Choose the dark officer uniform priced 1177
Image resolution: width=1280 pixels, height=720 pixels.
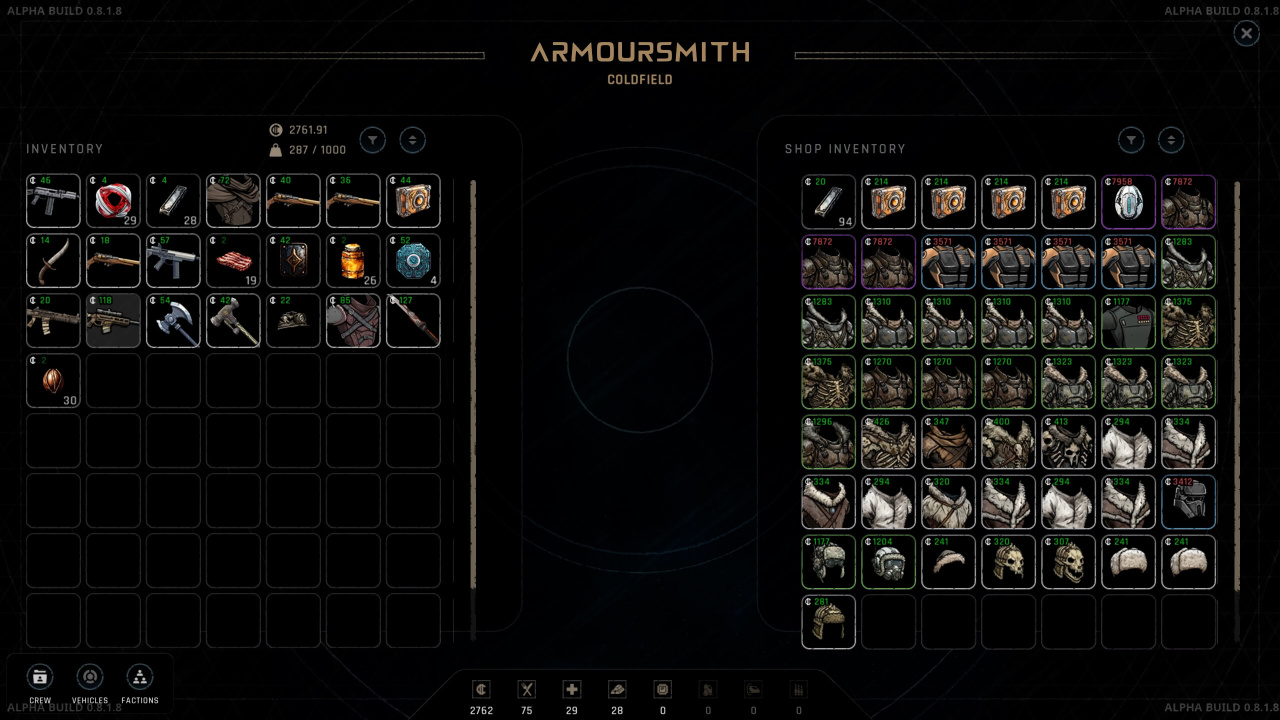[1128, 322]
